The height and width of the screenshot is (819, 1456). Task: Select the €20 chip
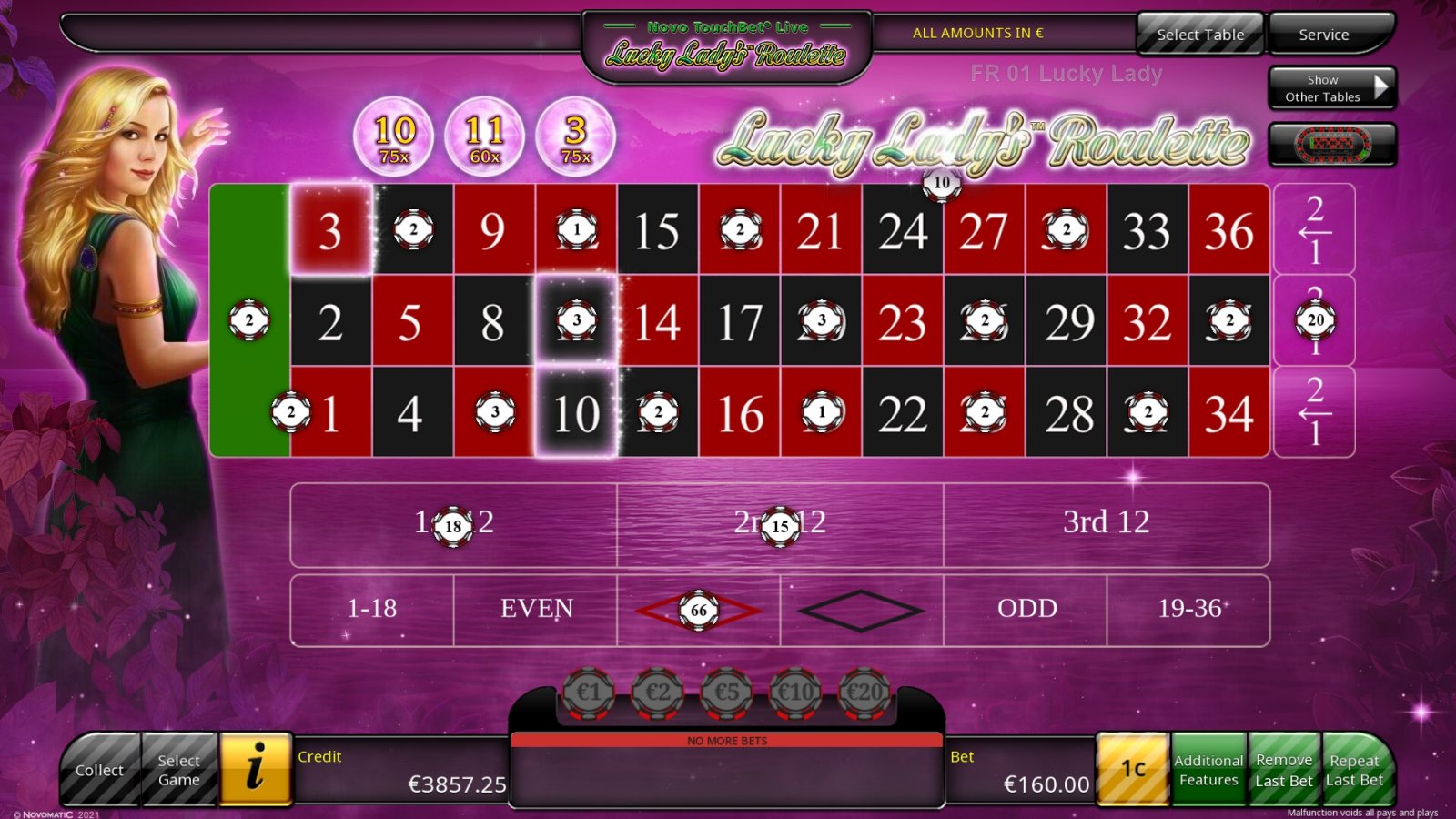coord(863,692)
